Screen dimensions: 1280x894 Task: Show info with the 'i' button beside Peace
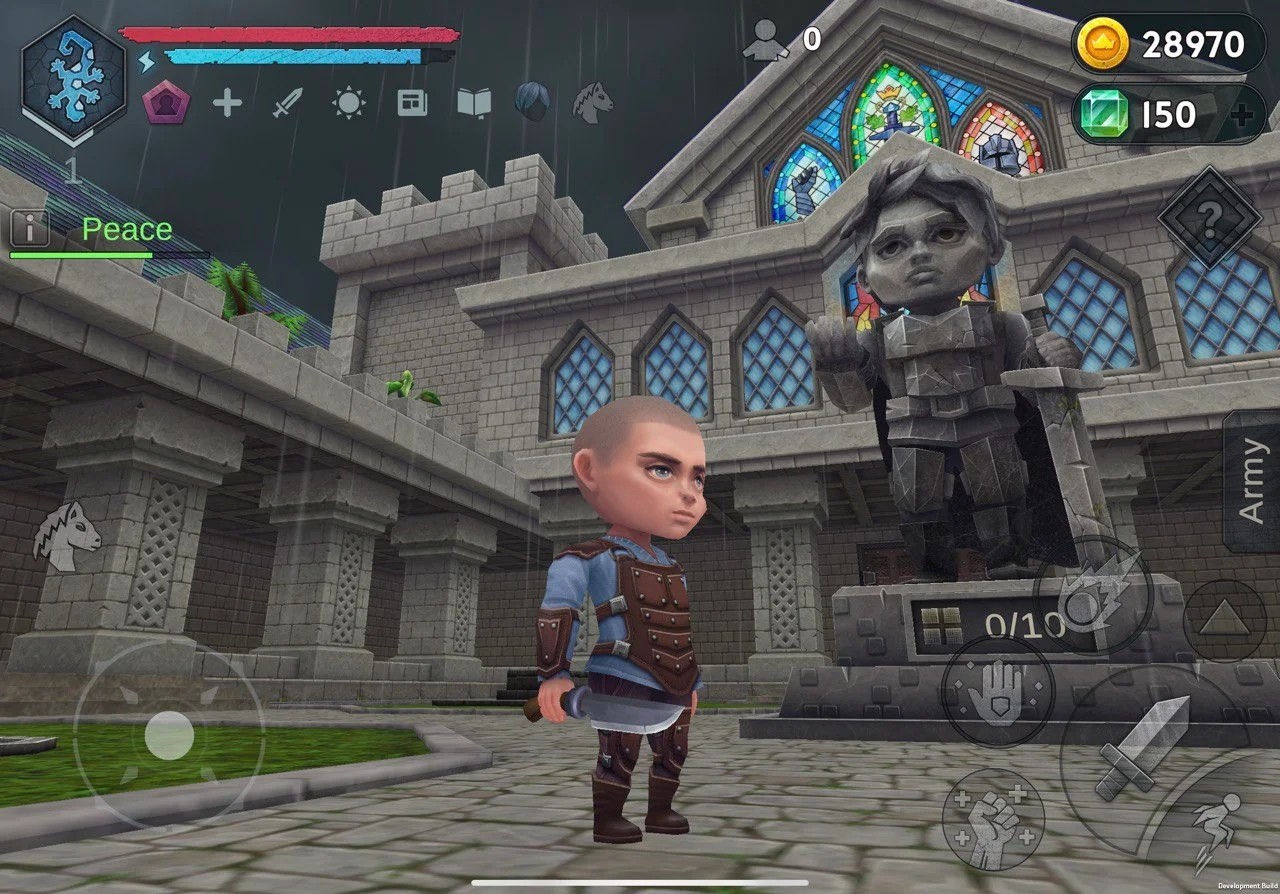coord(30,229)
